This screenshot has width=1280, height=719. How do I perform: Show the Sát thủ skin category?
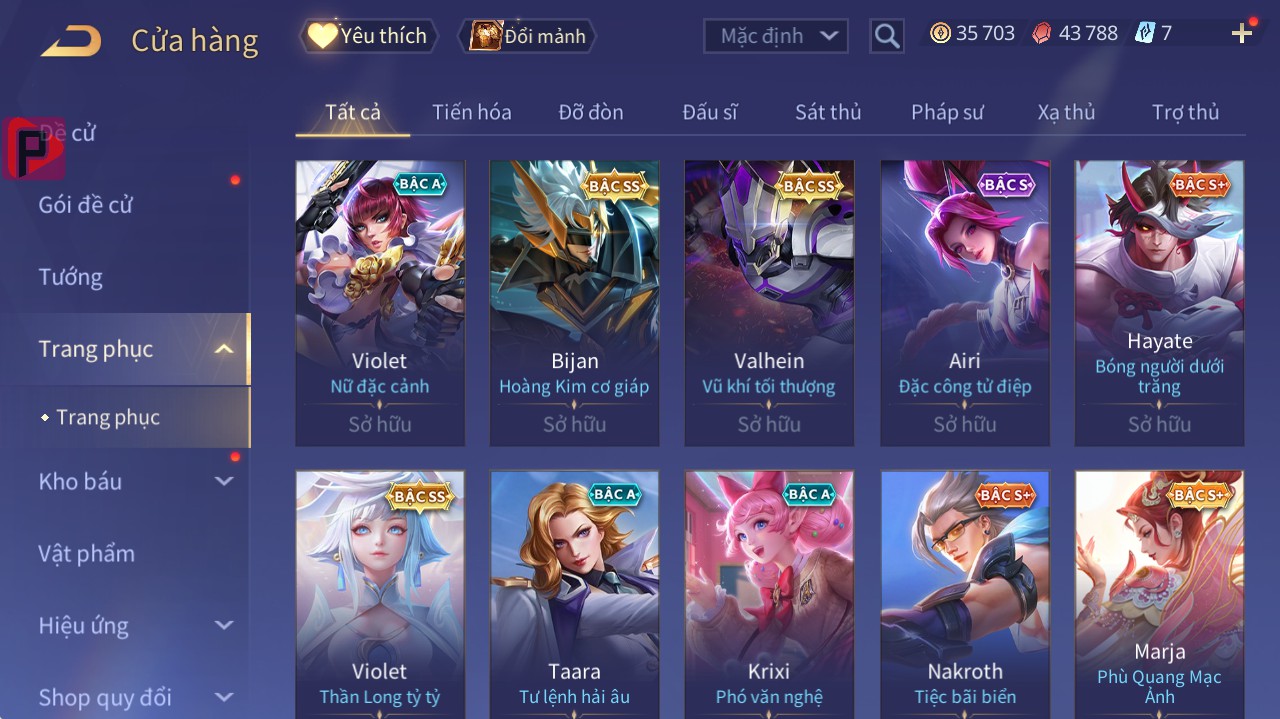tap(827, 112)
